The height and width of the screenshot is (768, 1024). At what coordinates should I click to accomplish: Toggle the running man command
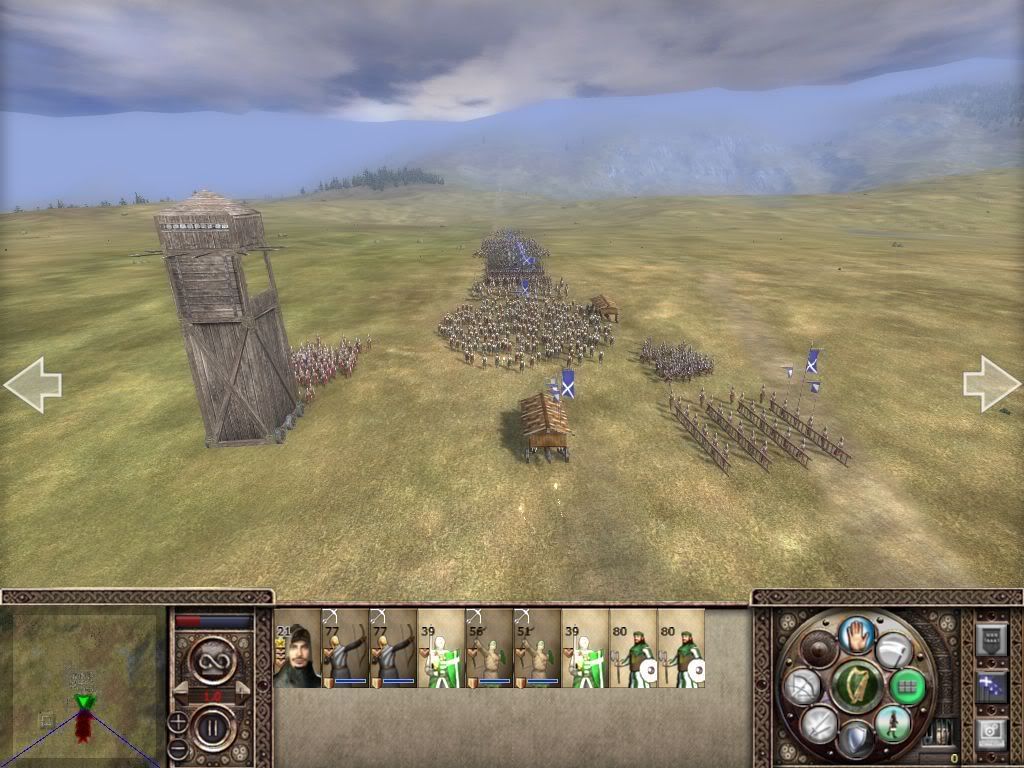pyautogui.click(x=891, y=723)
